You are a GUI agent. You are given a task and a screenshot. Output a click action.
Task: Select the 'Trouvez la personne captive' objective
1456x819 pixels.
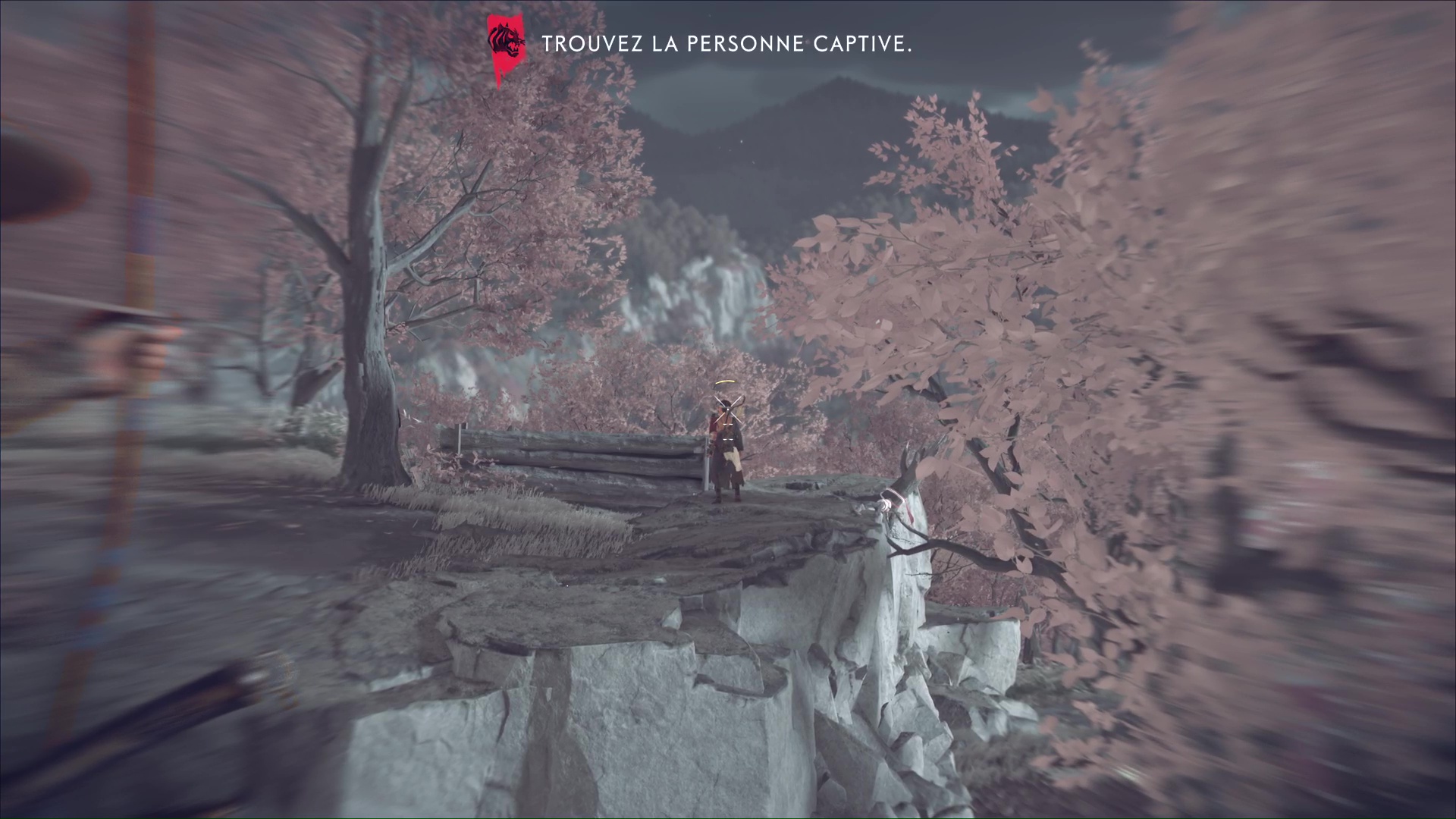(x=726, y=44)
